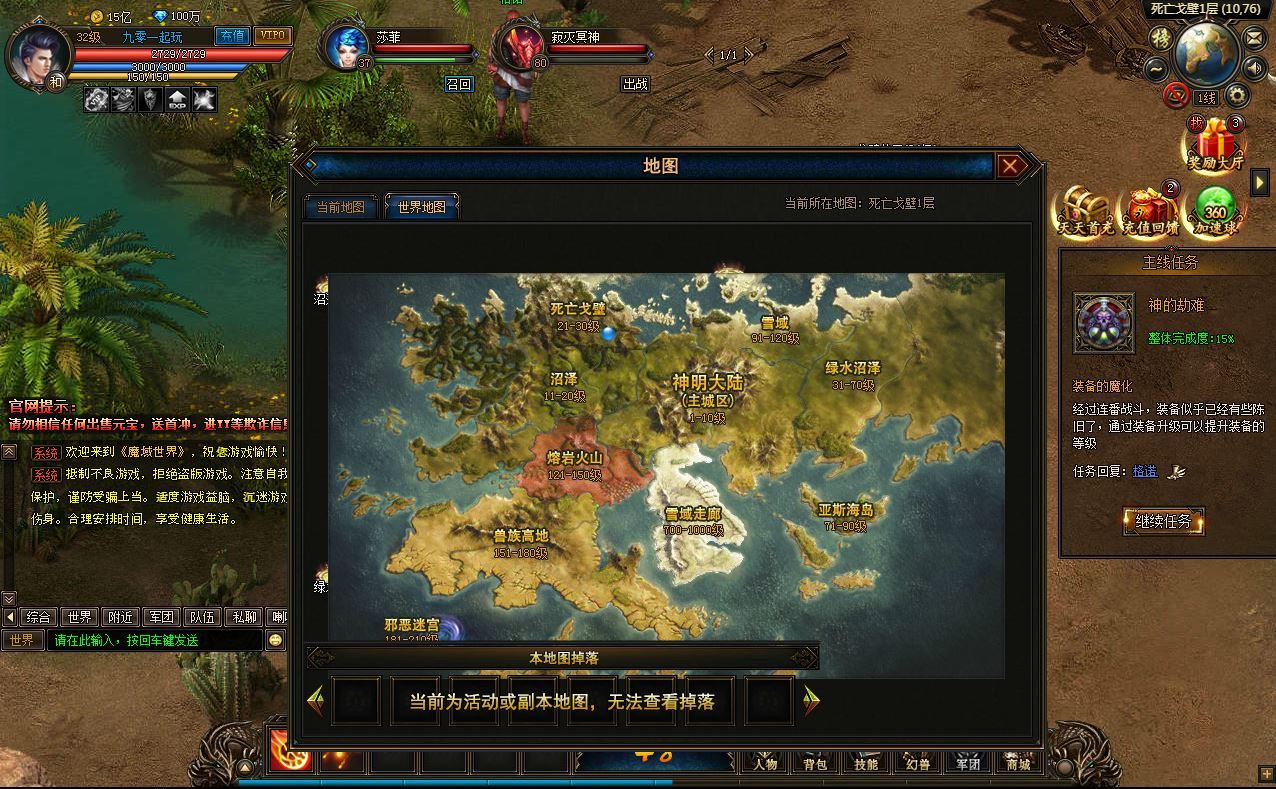1276x789 pixels.
Task: Choose 熔岩火山 region on world map
Action: [574, 464]
